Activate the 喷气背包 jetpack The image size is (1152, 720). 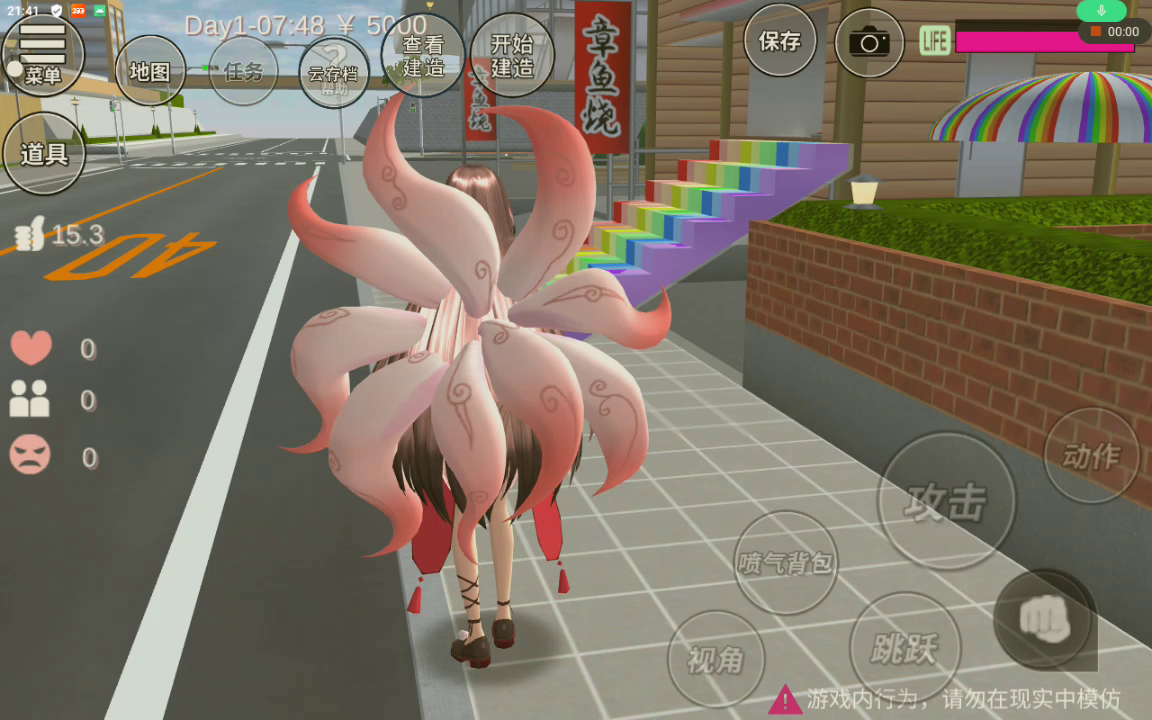(x=785, y=562)
